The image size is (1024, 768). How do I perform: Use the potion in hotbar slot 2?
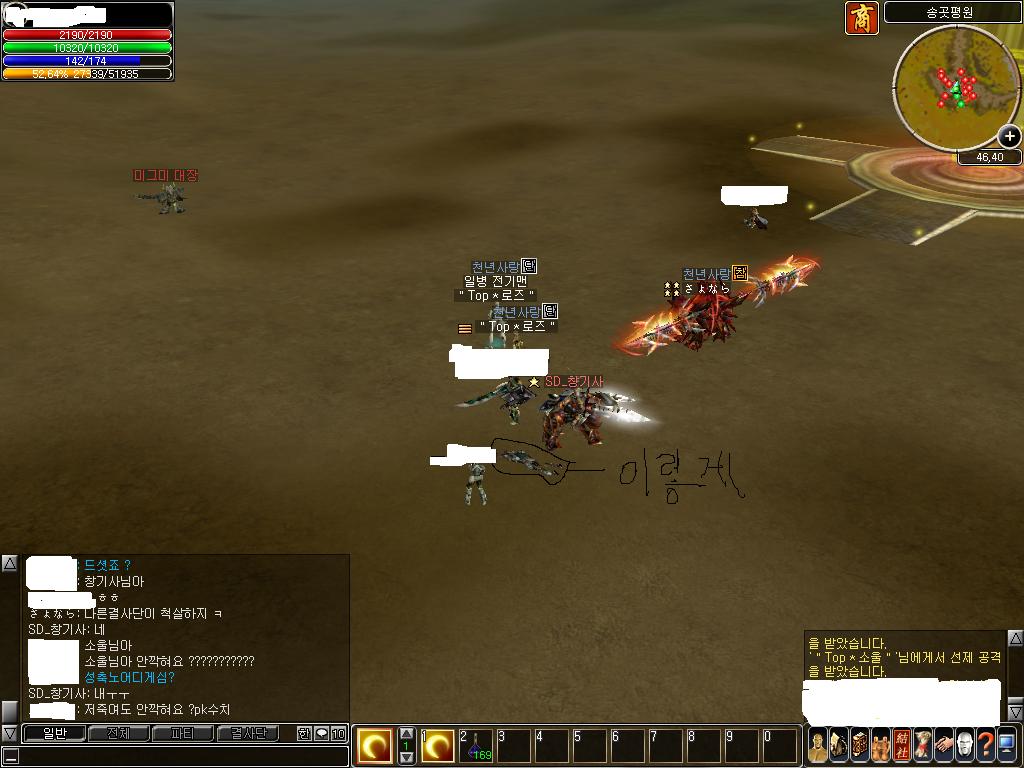[x=476, y=746]
